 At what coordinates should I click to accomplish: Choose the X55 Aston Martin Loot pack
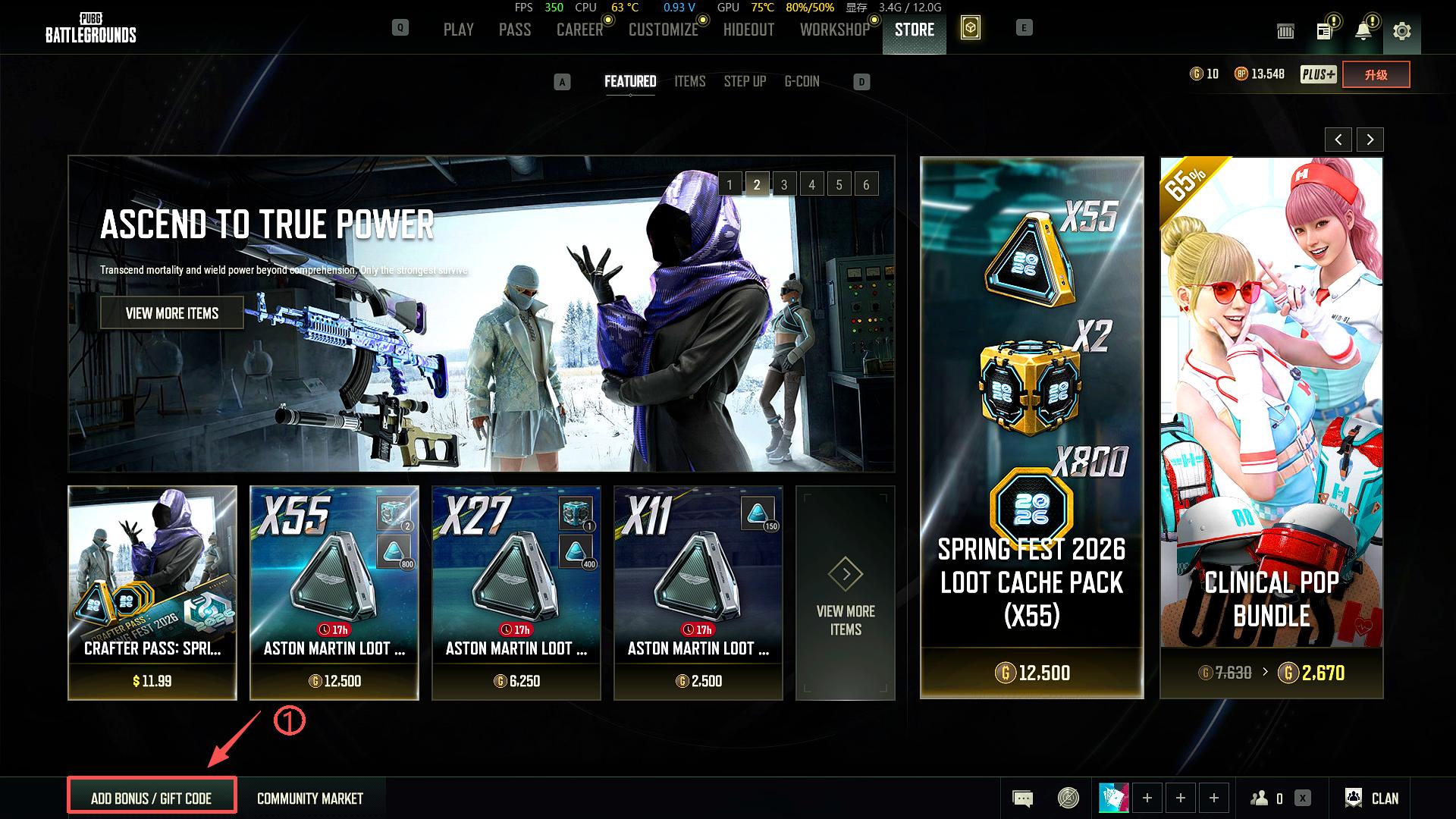334,591
